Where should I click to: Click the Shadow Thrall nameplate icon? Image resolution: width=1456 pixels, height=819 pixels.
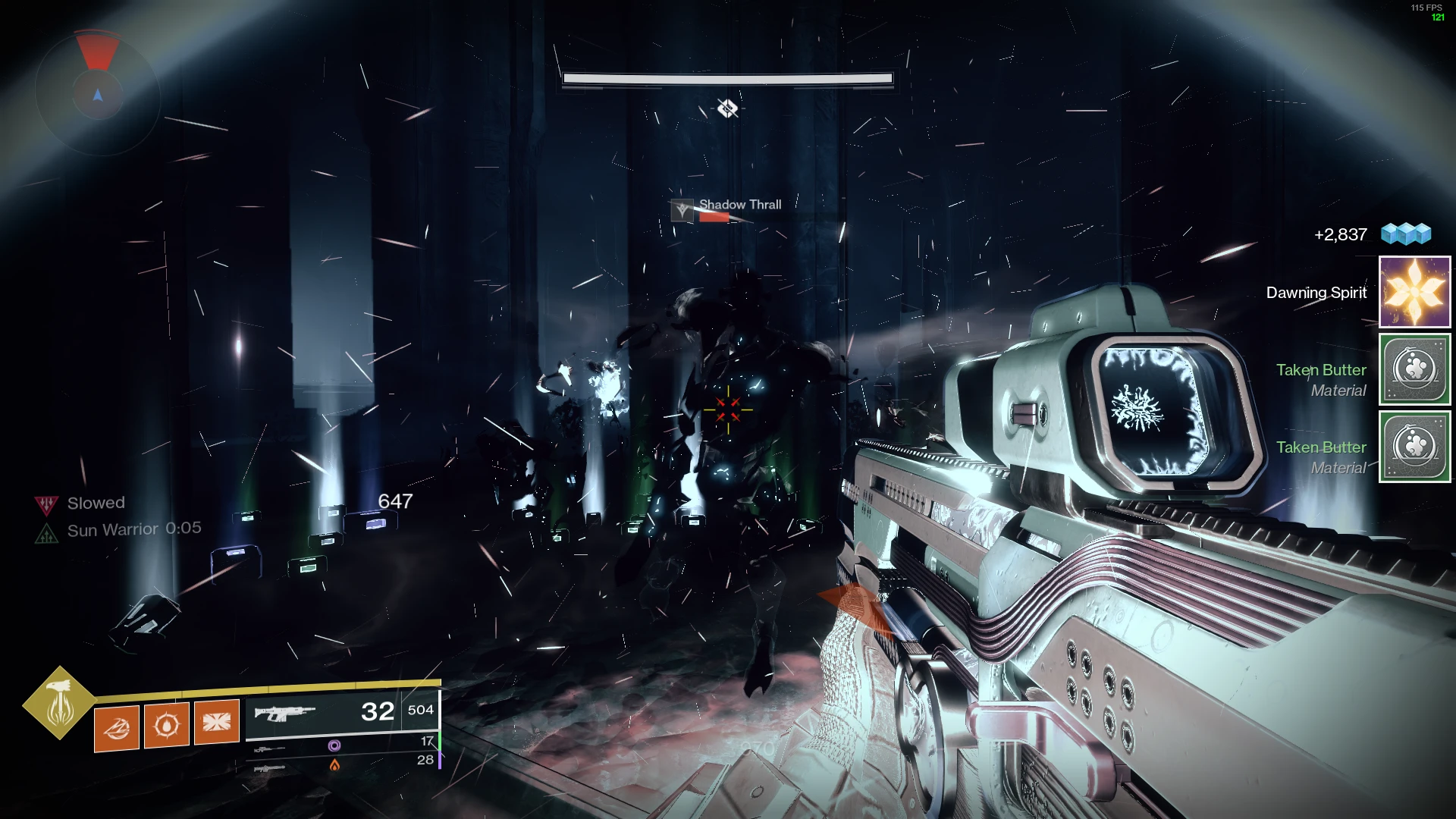[682, 210]
